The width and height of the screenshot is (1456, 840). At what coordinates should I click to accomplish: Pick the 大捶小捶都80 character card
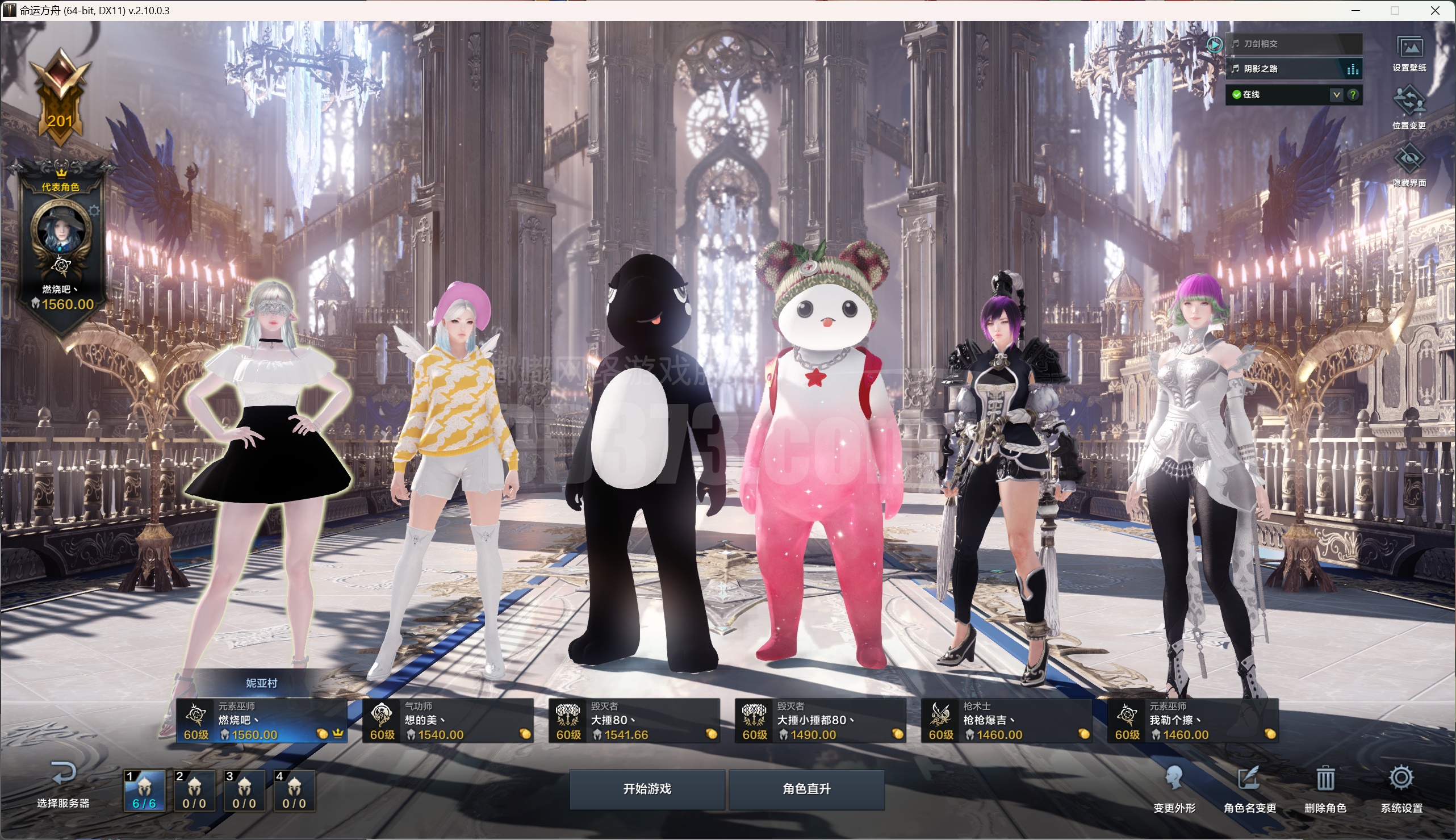[x=821, y=721]
